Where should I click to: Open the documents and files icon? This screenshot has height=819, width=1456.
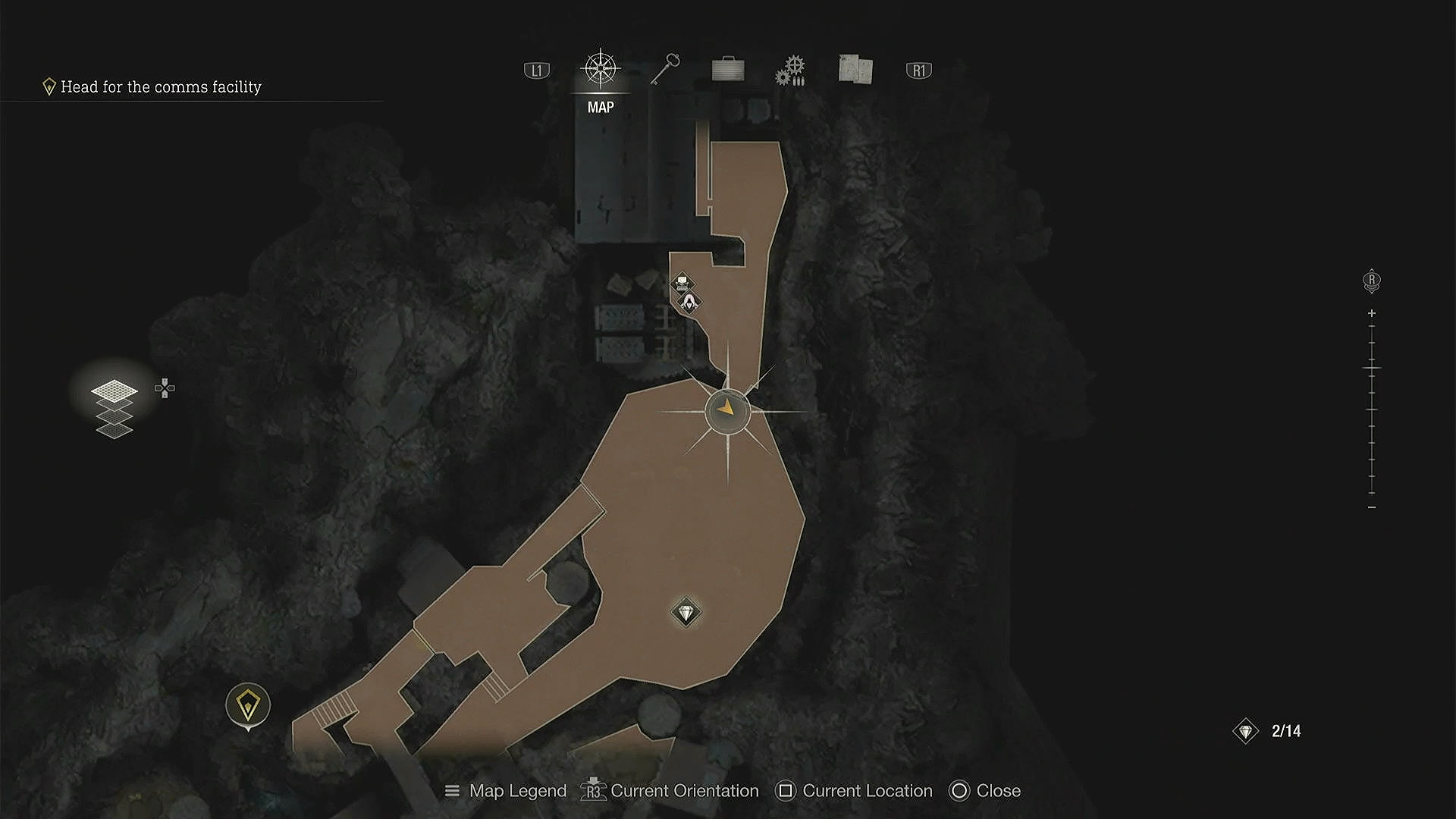coord(855,70)
